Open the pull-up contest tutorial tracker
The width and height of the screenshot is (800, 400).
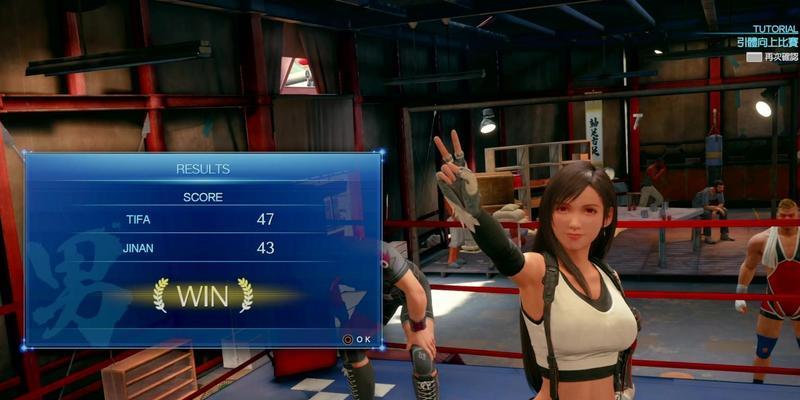pyautogui.click(x=767, y=43)
